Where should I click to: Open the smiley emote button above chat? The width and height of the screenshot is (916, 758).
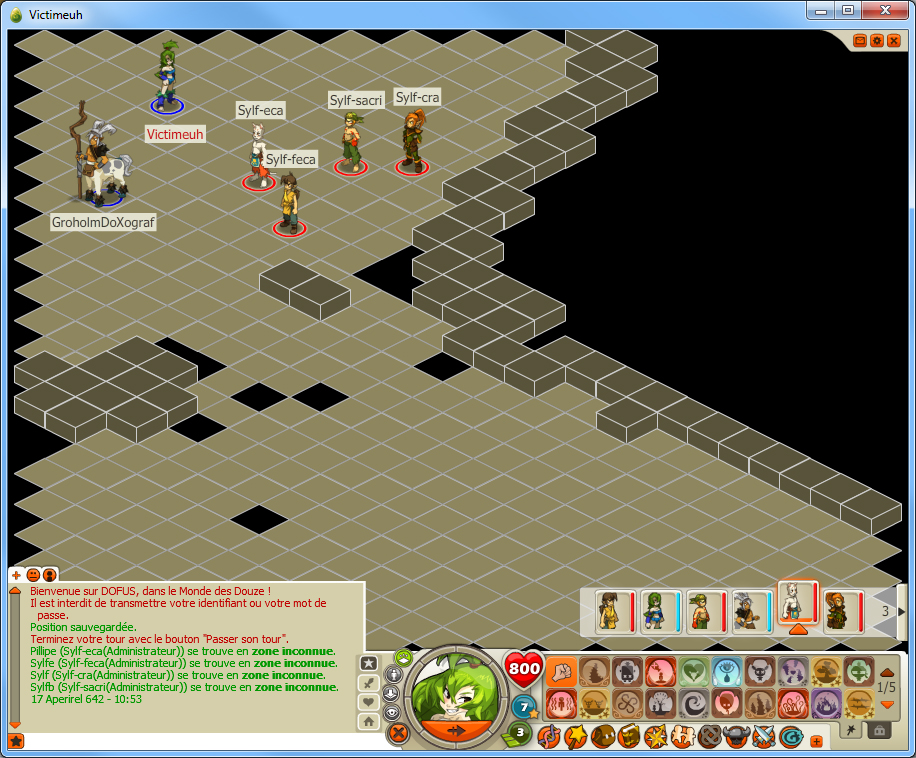coord(33,575)
